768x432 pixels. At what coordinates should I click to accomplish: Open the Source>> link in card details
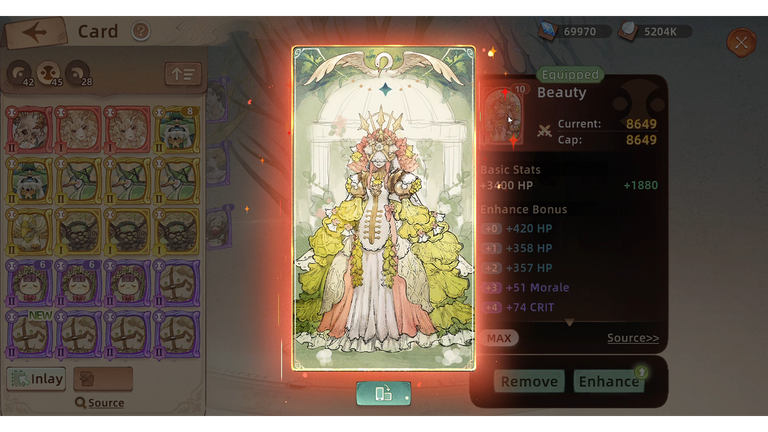click(x=633, y=338)
